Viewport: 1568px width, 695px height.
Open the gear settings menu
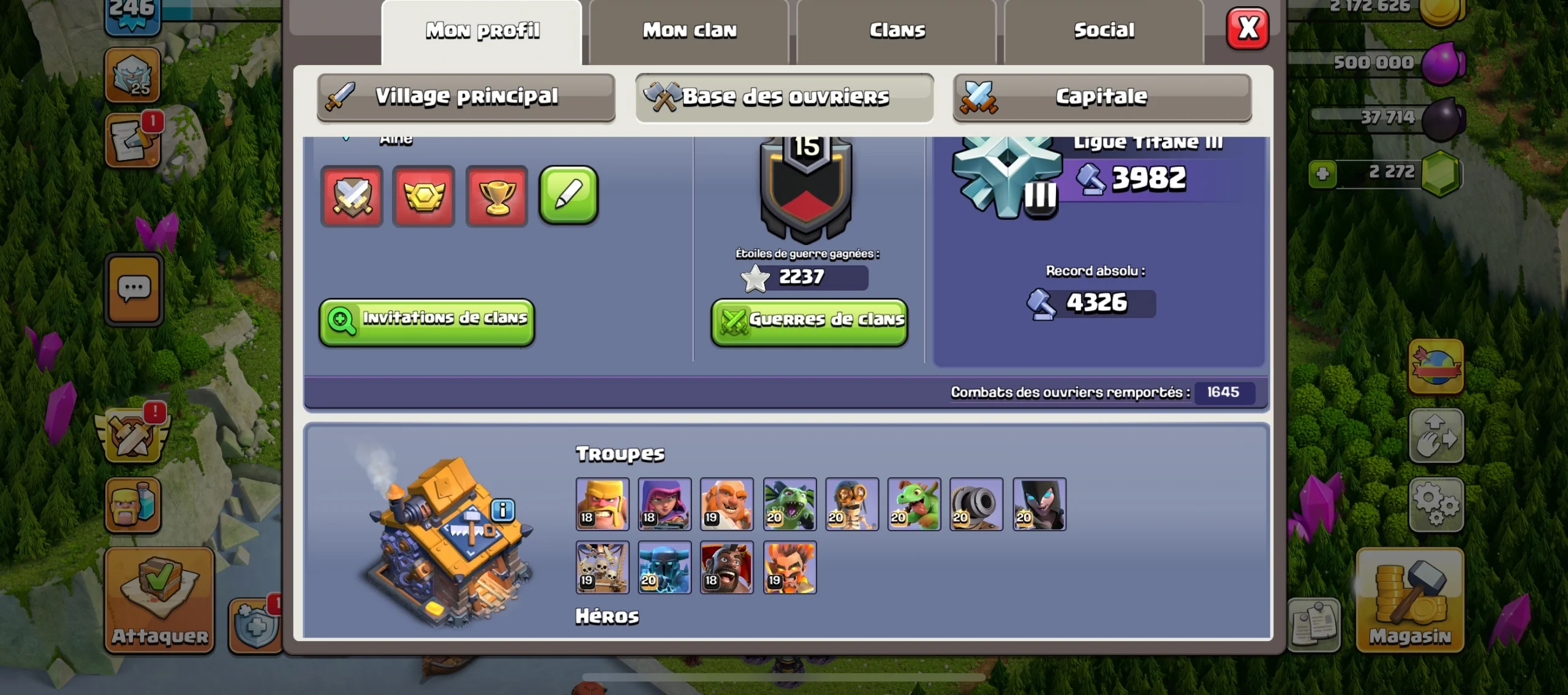pyautogui.click(x=1436, y=504)
